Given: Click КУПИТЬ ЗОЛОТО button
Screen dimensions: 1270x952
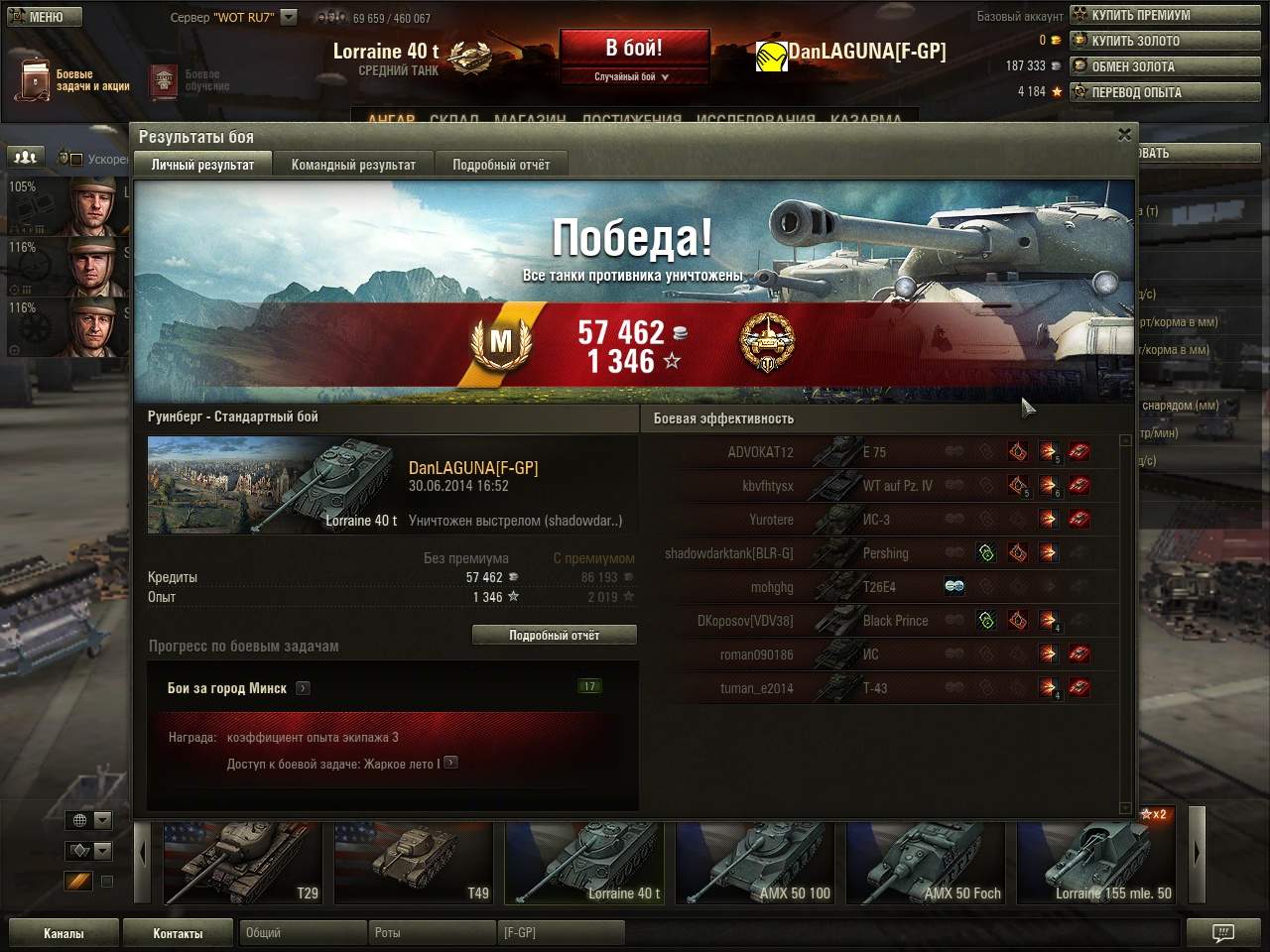Looking at the screenshot, I should [x=1164, y=41].
